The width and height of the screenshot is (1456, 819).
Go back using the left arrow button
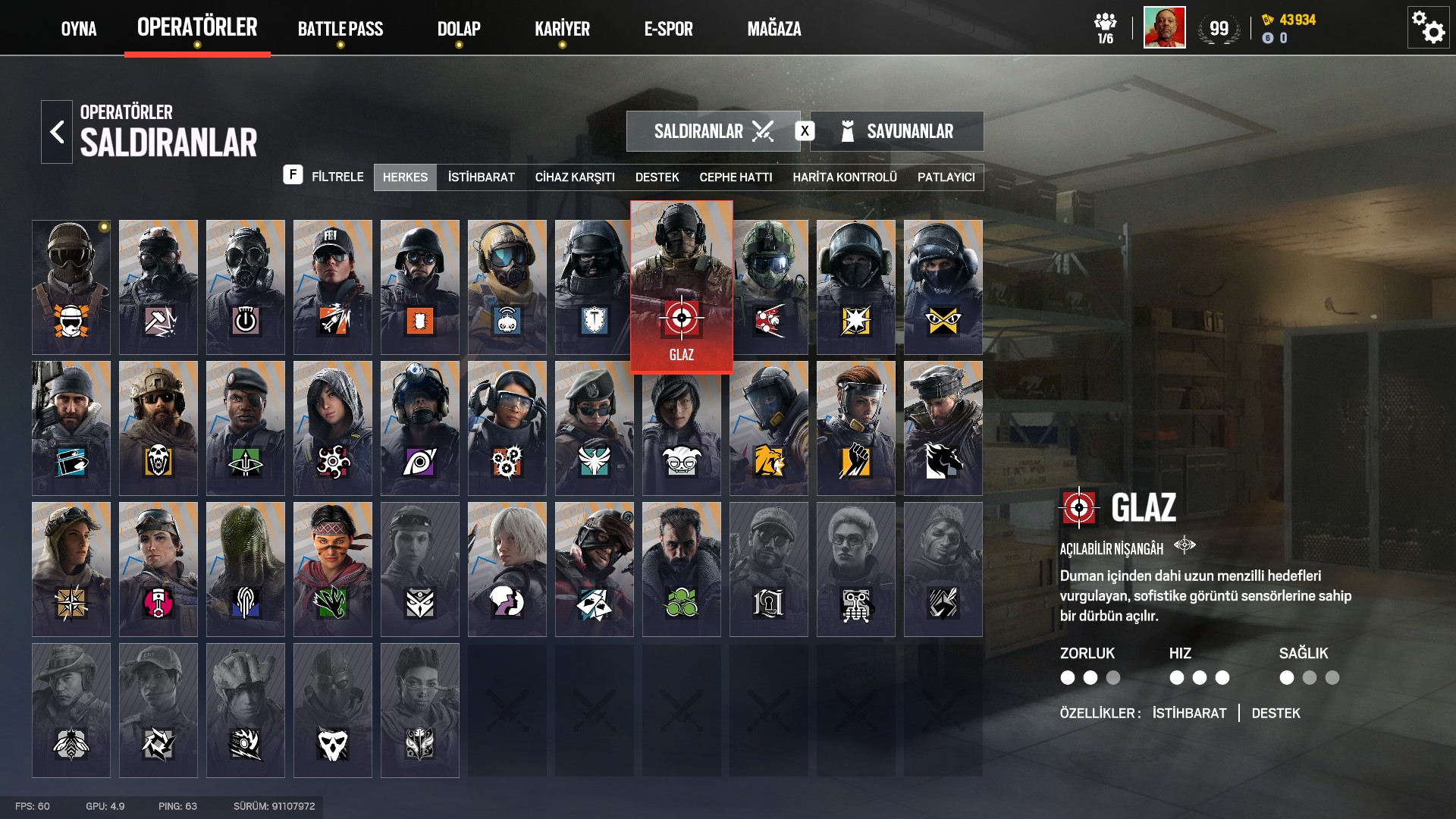pos(57,132)
